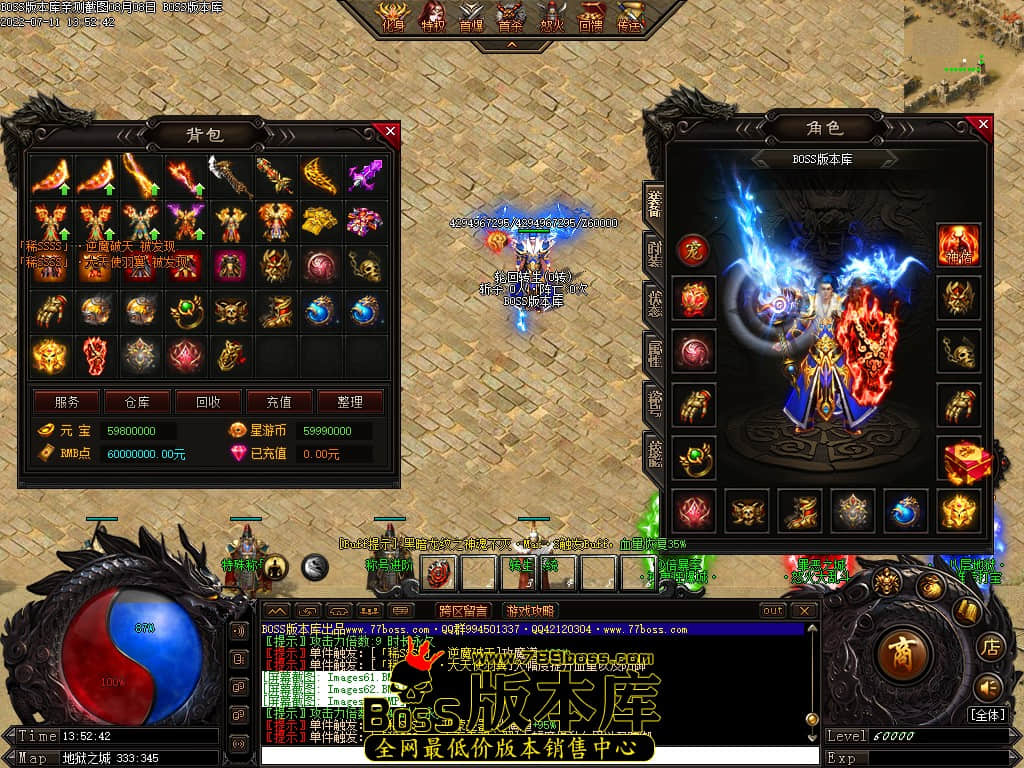
Task: Click the 回收 recycle button
Action: pos(208,402)
